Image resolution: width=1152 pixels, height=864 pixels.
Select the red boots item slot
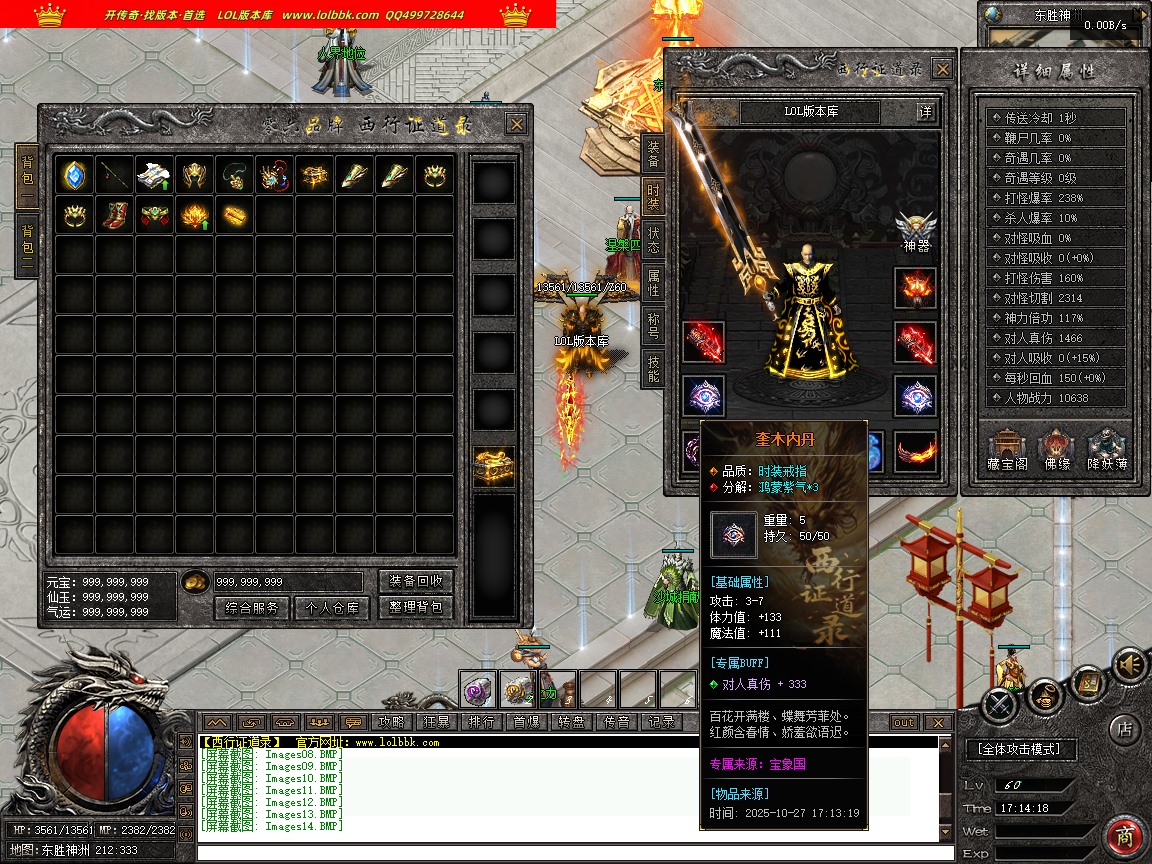(114, 215)
